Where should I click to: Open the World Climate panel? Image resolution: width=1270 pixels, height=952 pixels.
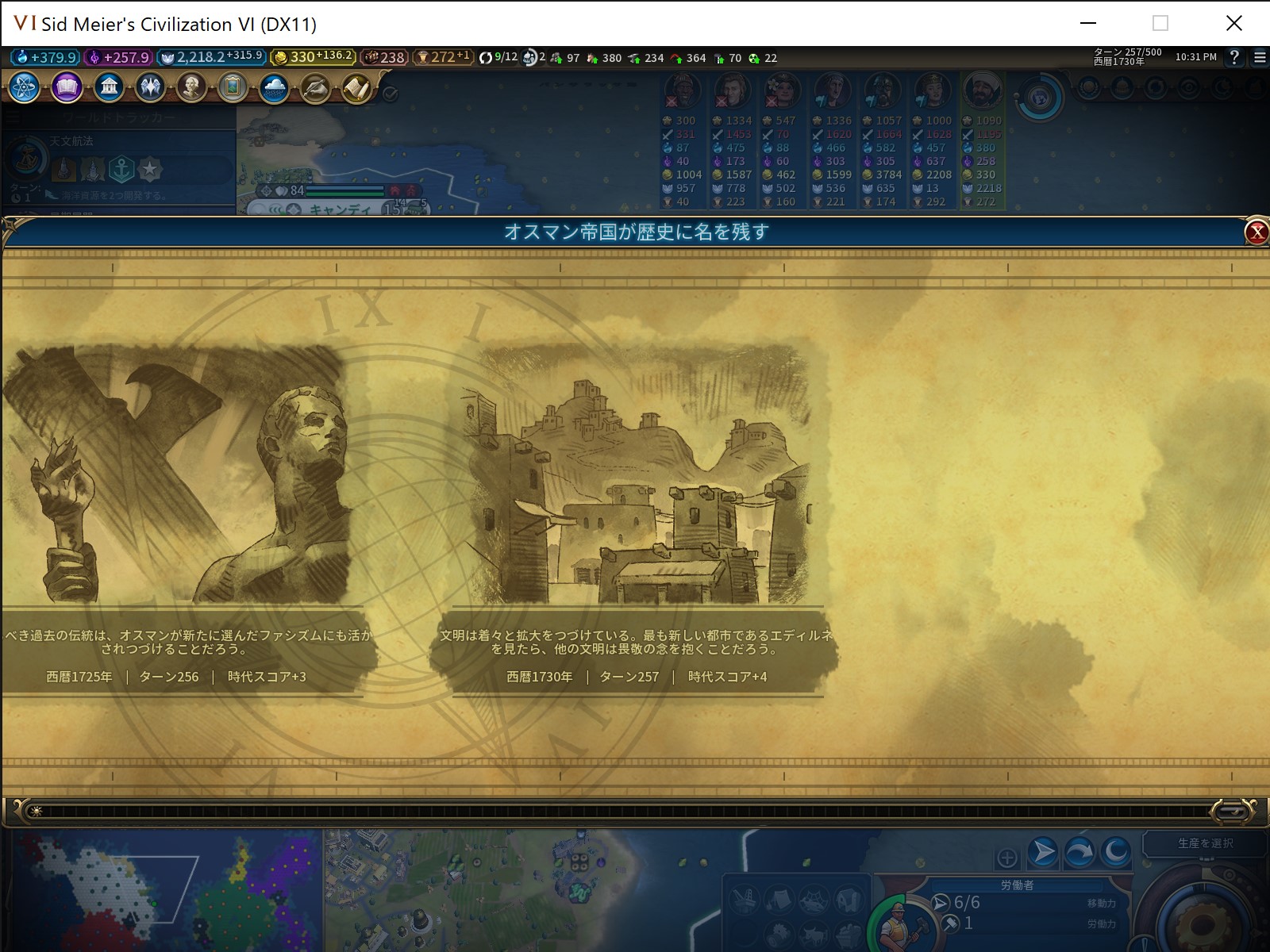click(274, 88)
